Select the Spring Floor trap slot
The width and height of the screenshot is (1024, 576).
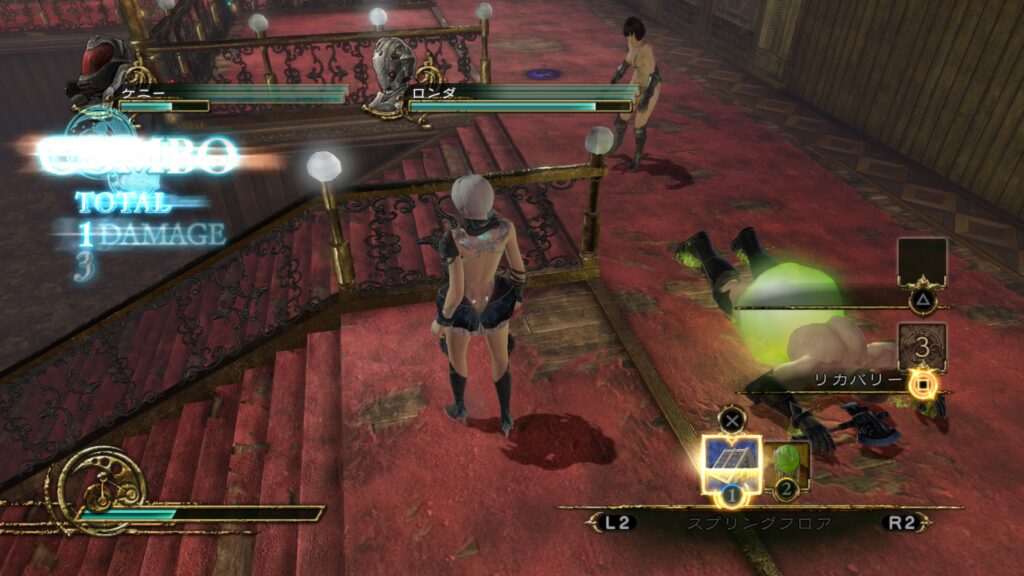pos(731,463)
